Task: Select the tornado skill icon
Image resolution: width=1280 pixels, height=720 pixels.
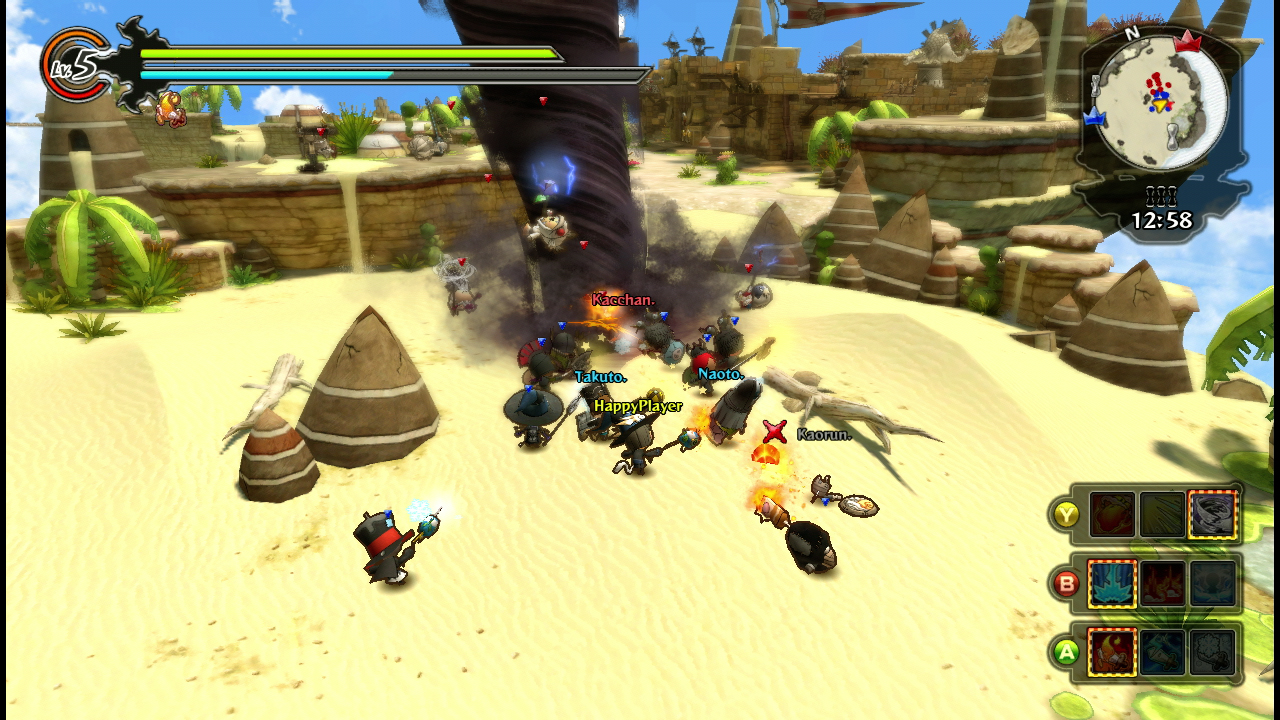Action: point(1213,515)
